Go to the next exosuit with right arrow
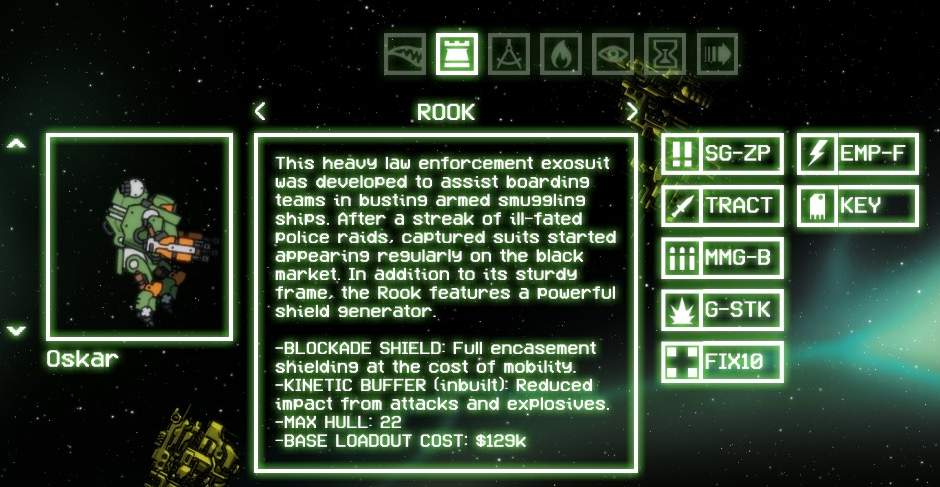The height and width of the screenshot is (487, 940). click(x=632, y=111)
